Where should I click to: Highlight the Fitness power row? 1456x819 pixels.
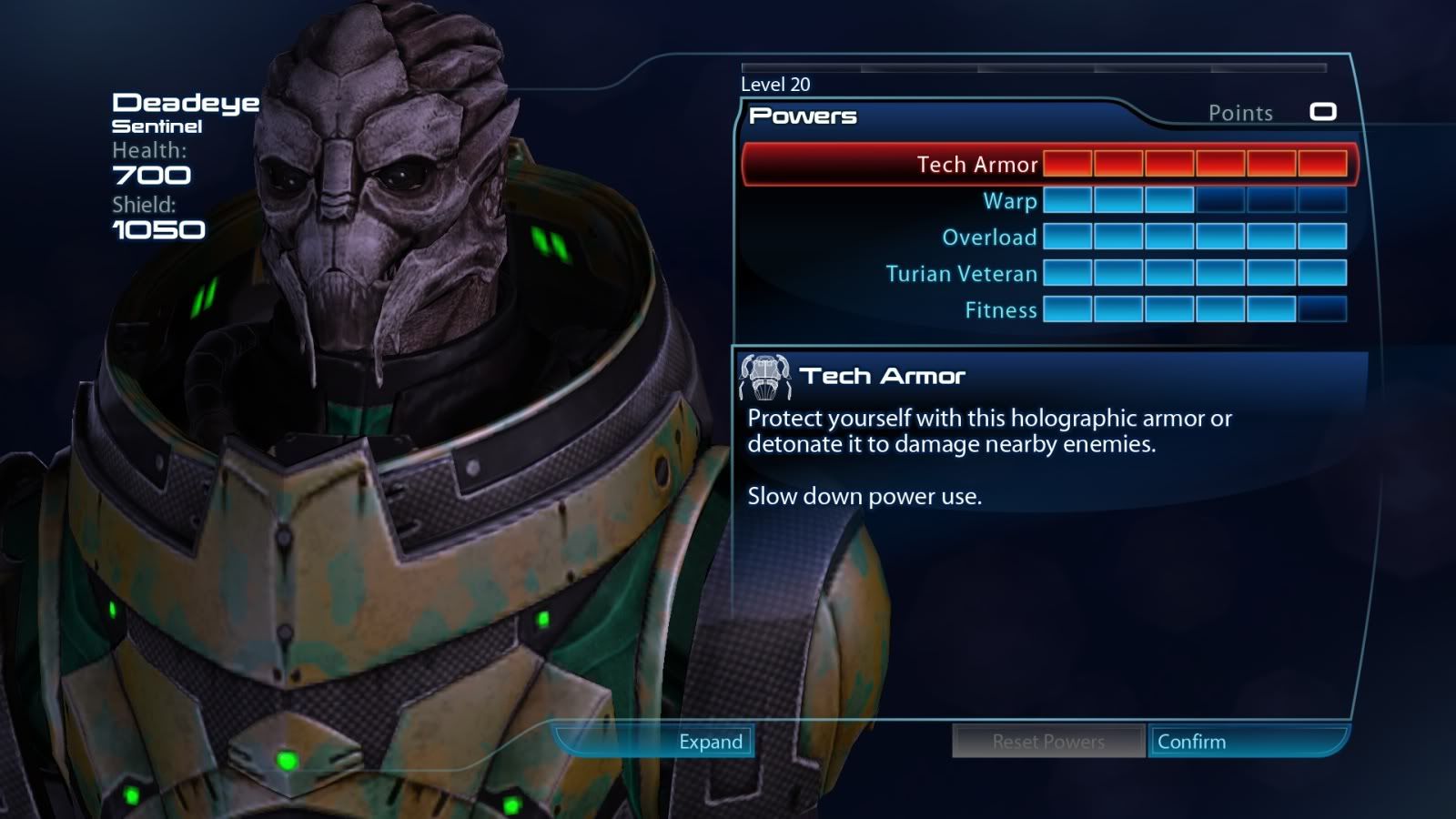tap(1000, 310)
